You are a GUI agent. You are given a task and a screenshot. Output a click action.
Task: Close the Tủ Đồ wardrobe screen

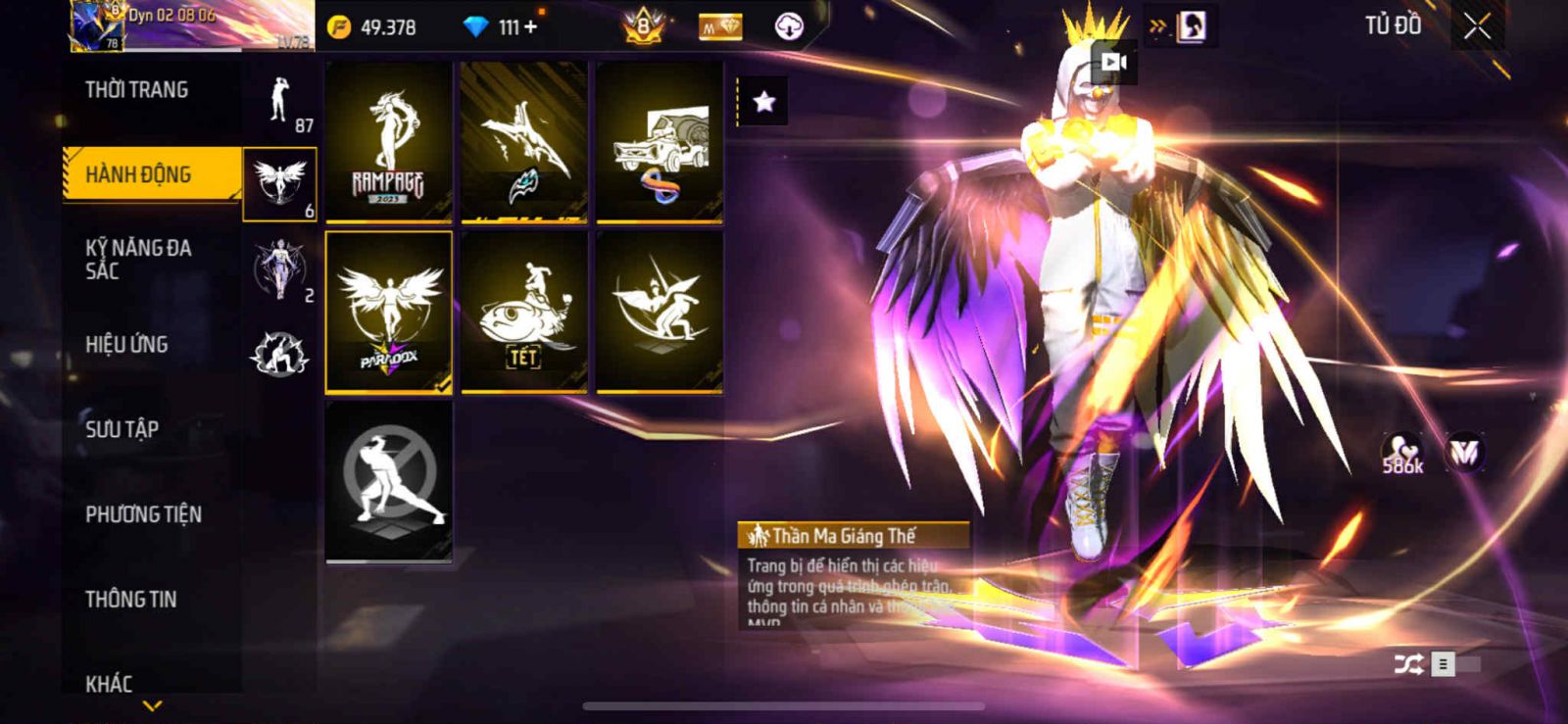click(x=1477, y=27)
